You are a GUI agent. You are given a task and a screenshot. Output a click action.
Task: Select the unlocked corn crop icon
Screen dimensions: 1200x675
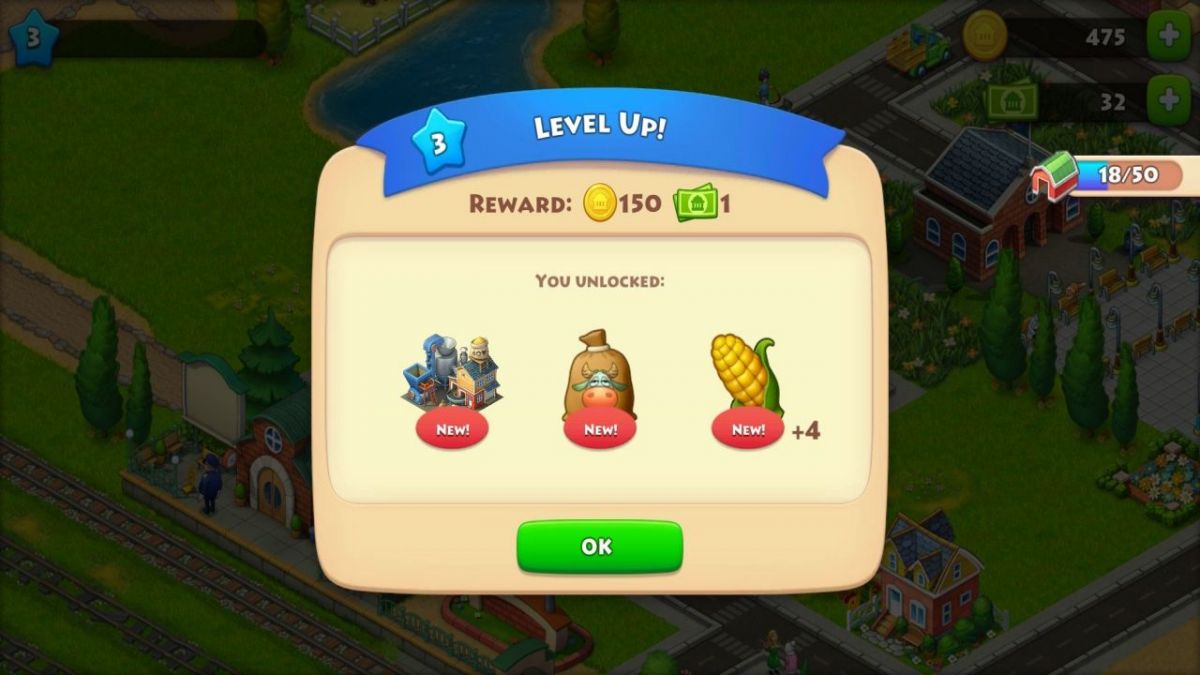coord(746,374)
